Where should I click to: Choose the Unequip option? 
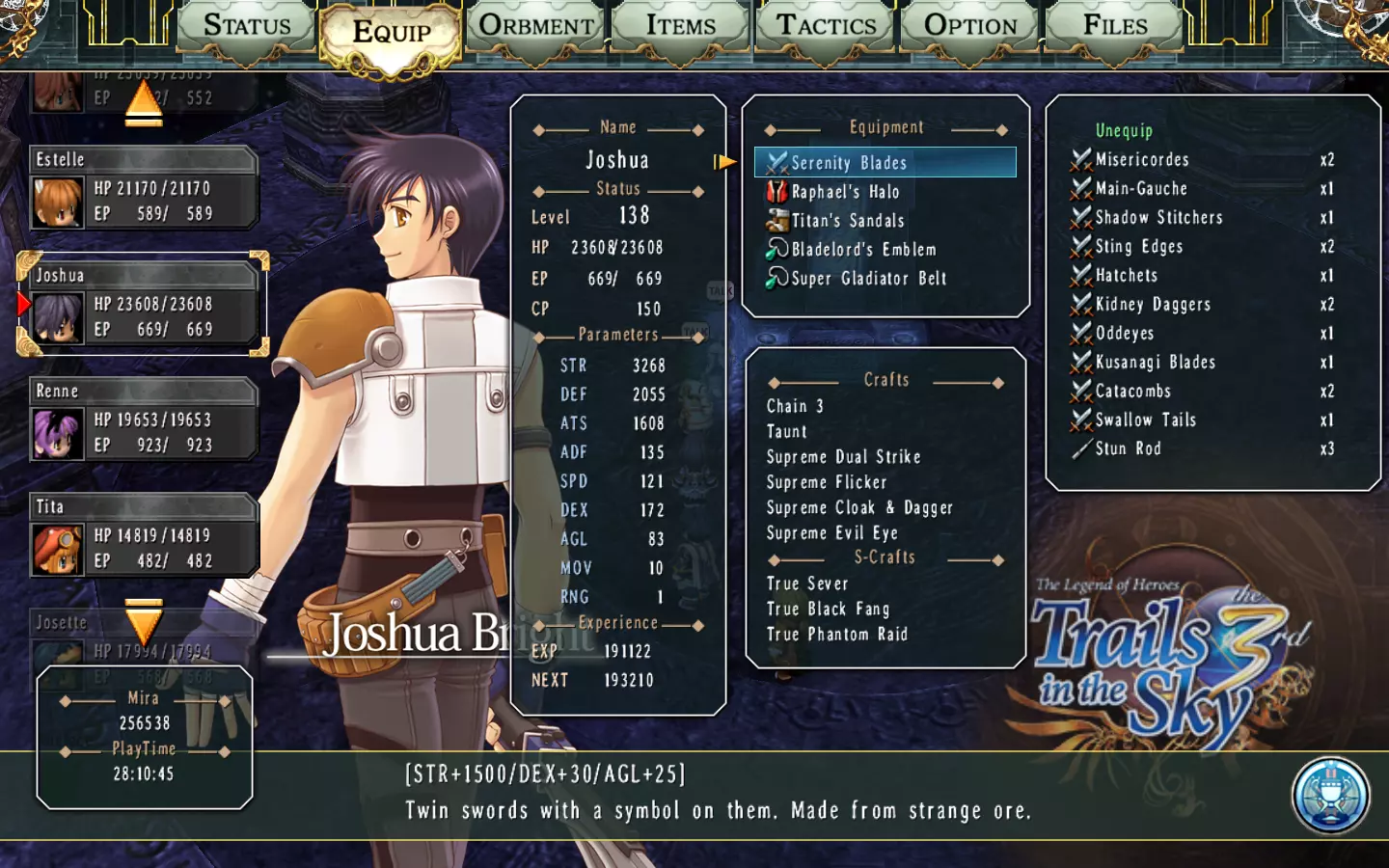[x=1124, y=130]
